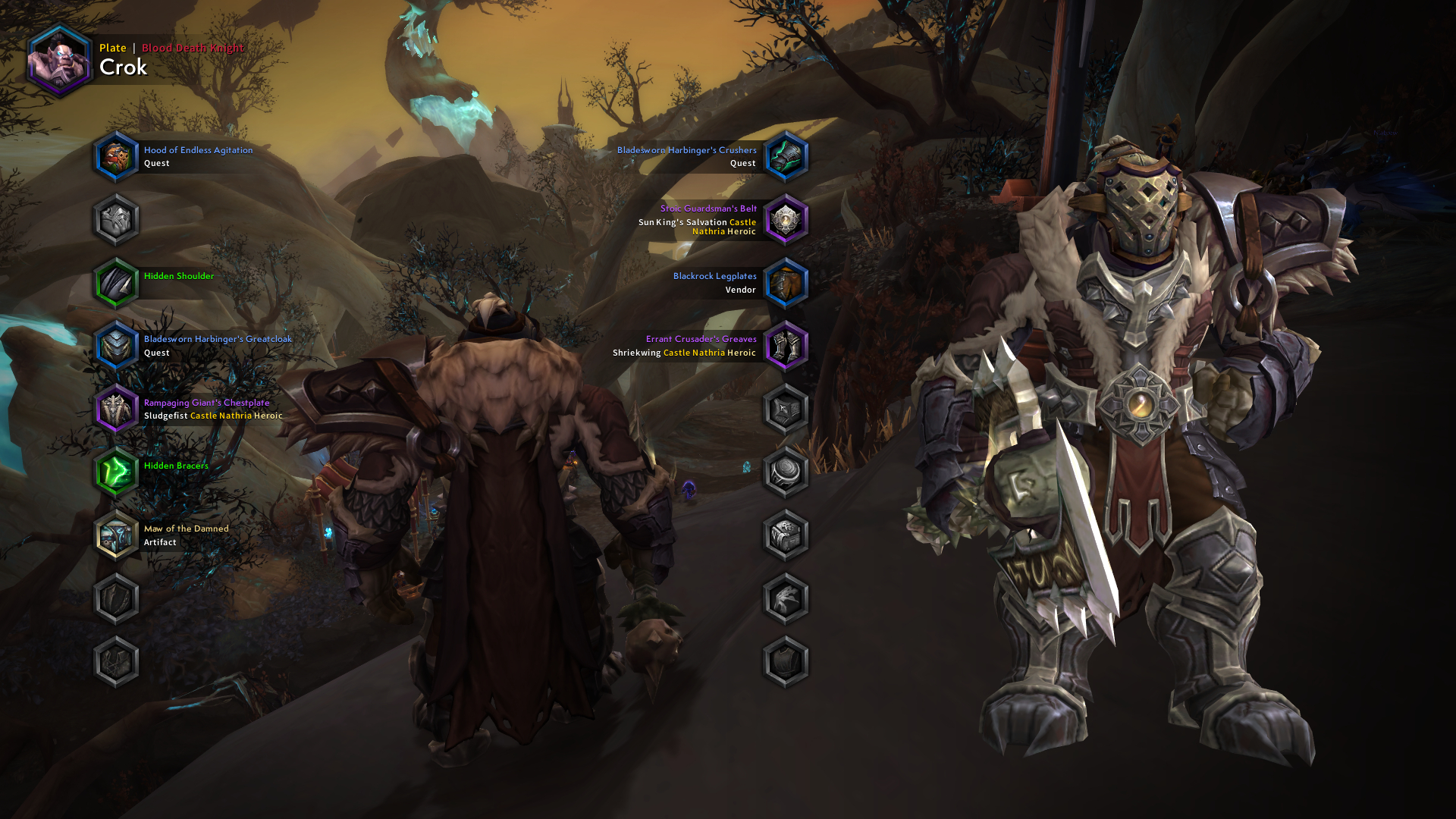Screen dimensions: 1456x819
Task: Select the Errant Crusader's Greaves icon
Action: (x=786, y=345)
